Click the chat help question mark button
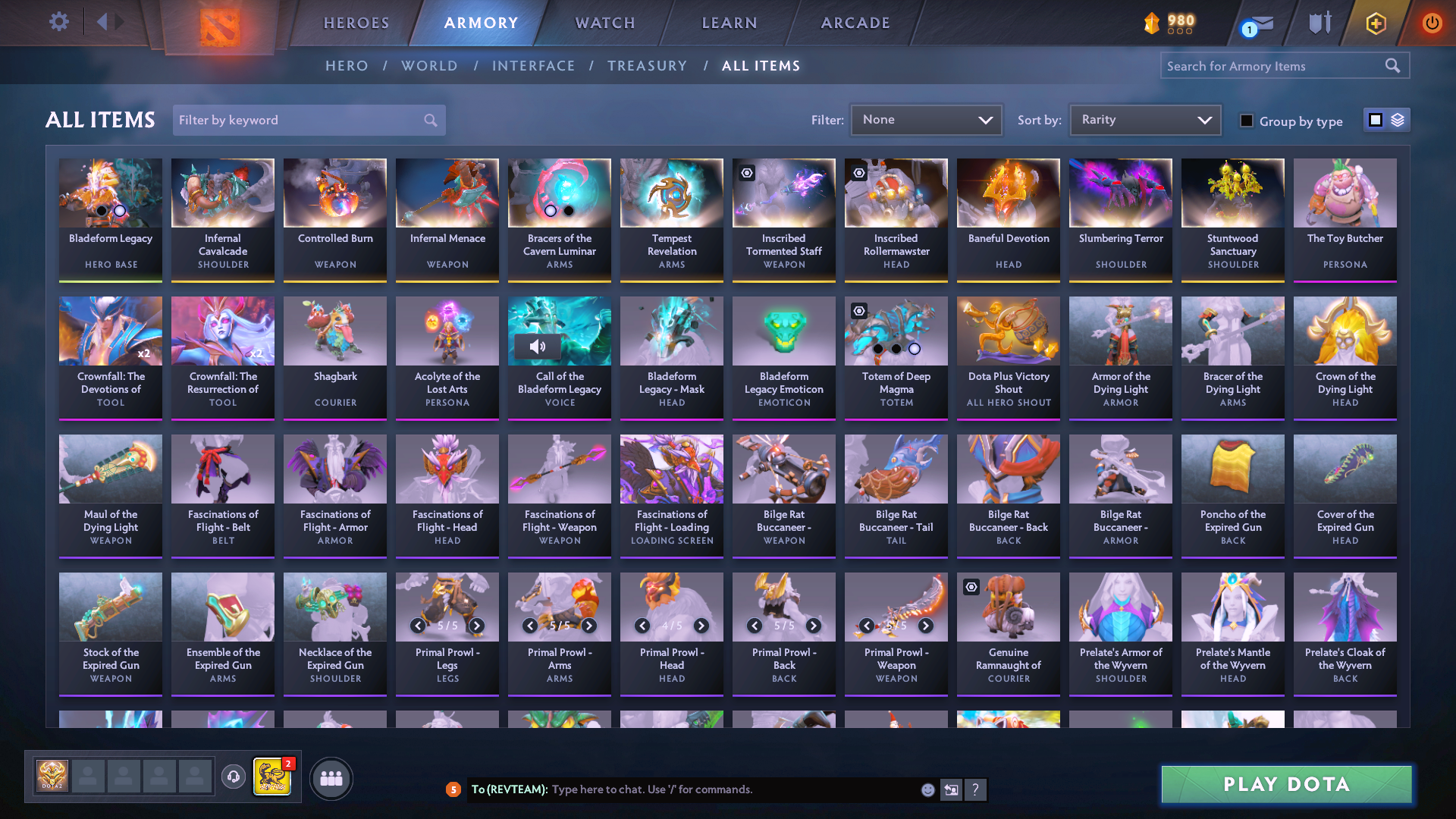Viewport: 1456px width, 819px height. coord(976,789)
